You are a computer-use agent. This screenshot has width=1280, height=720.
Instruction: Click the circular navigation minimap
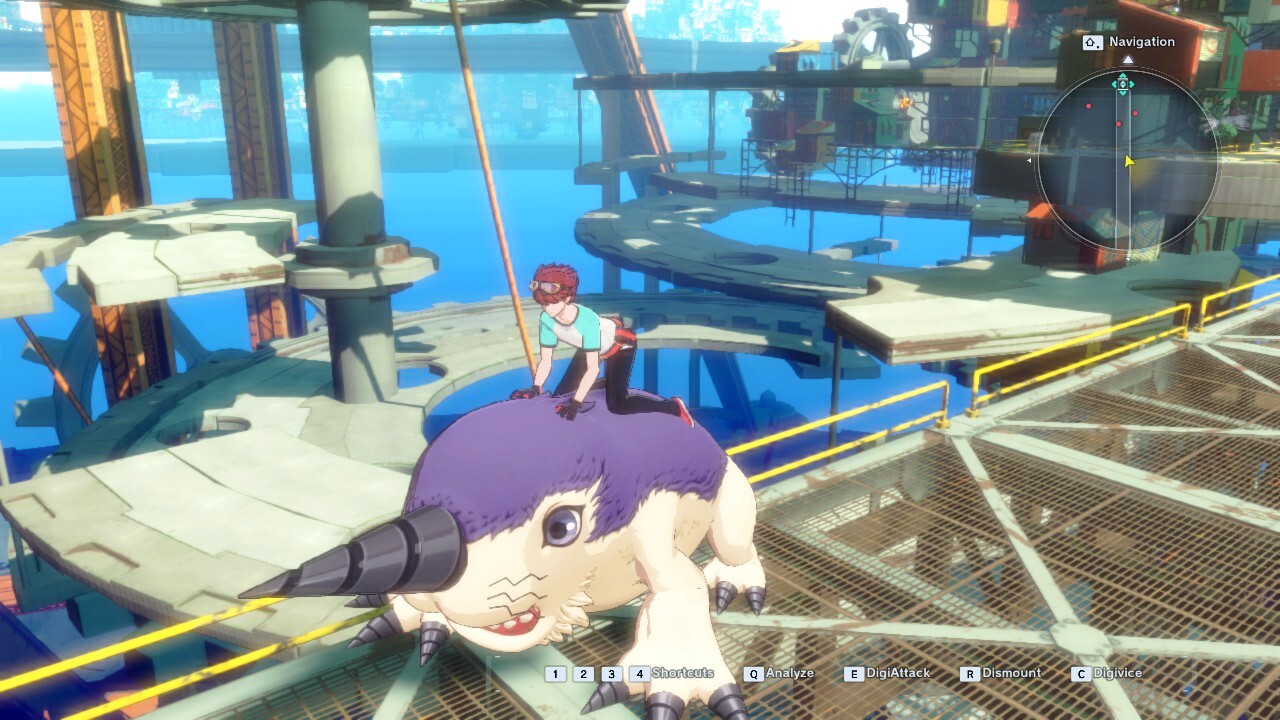(1127, 160)
